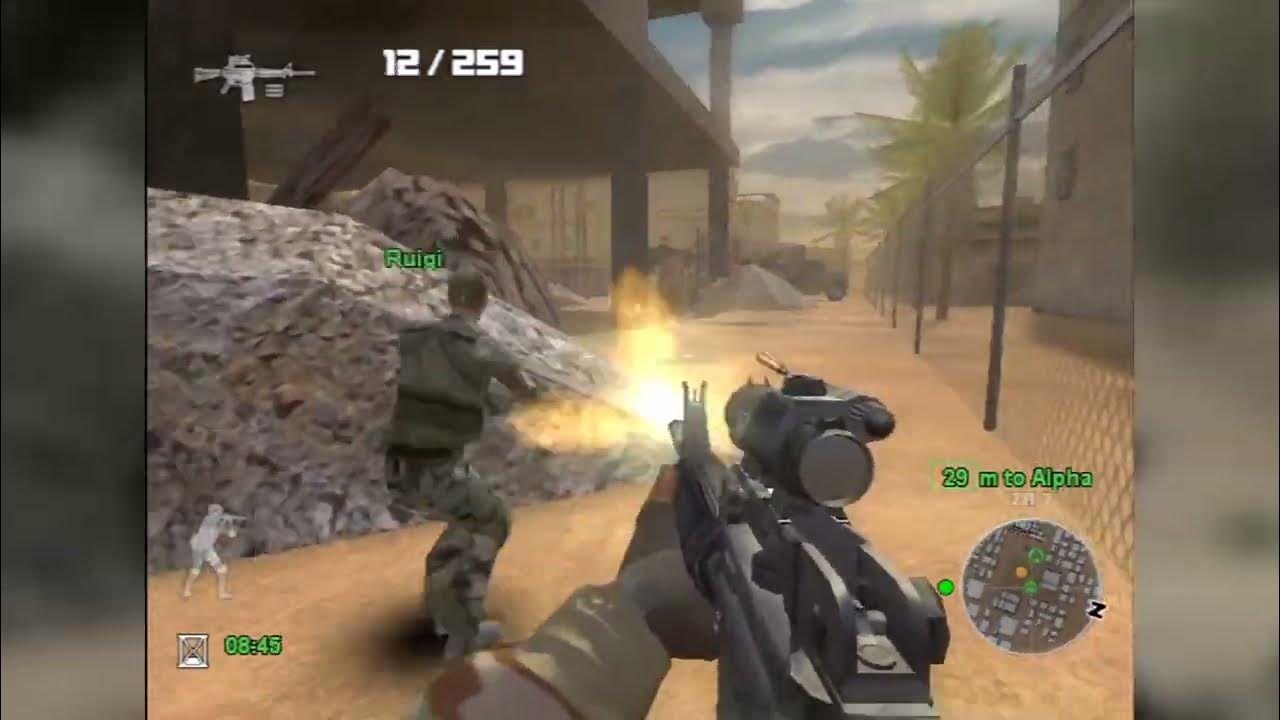The height and width of the screenshot is (720, 1280).
Task: Click the M4 rifle weapon icon
Action: pyautogui.click(x=245, y=75)
